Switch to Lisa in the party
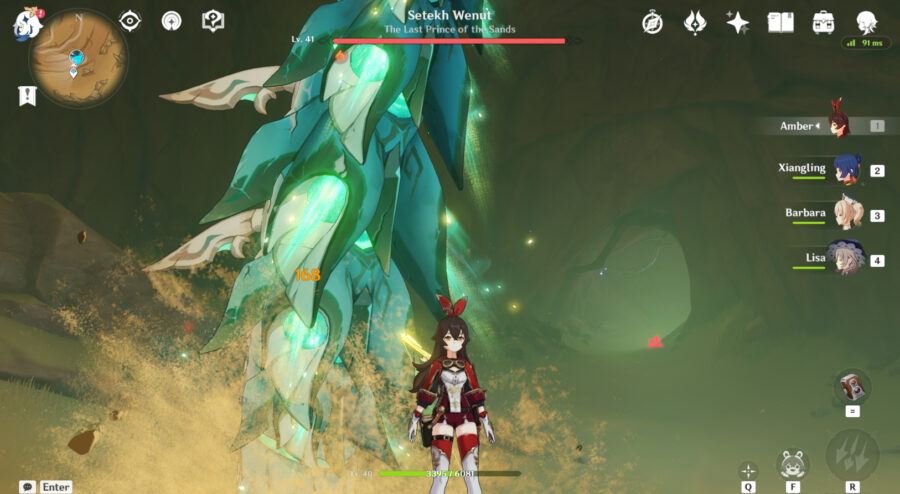Screen dimensions: 900x494 coord(846,259)
